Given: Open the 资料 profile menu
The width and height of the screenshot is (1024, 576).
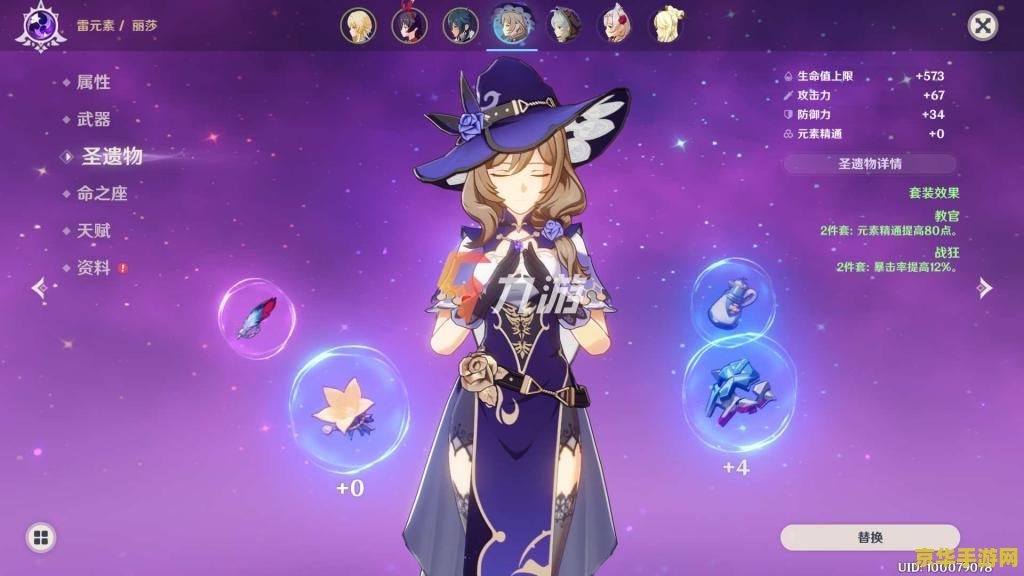Looking at the screenshot, I should tap(93, 268).
